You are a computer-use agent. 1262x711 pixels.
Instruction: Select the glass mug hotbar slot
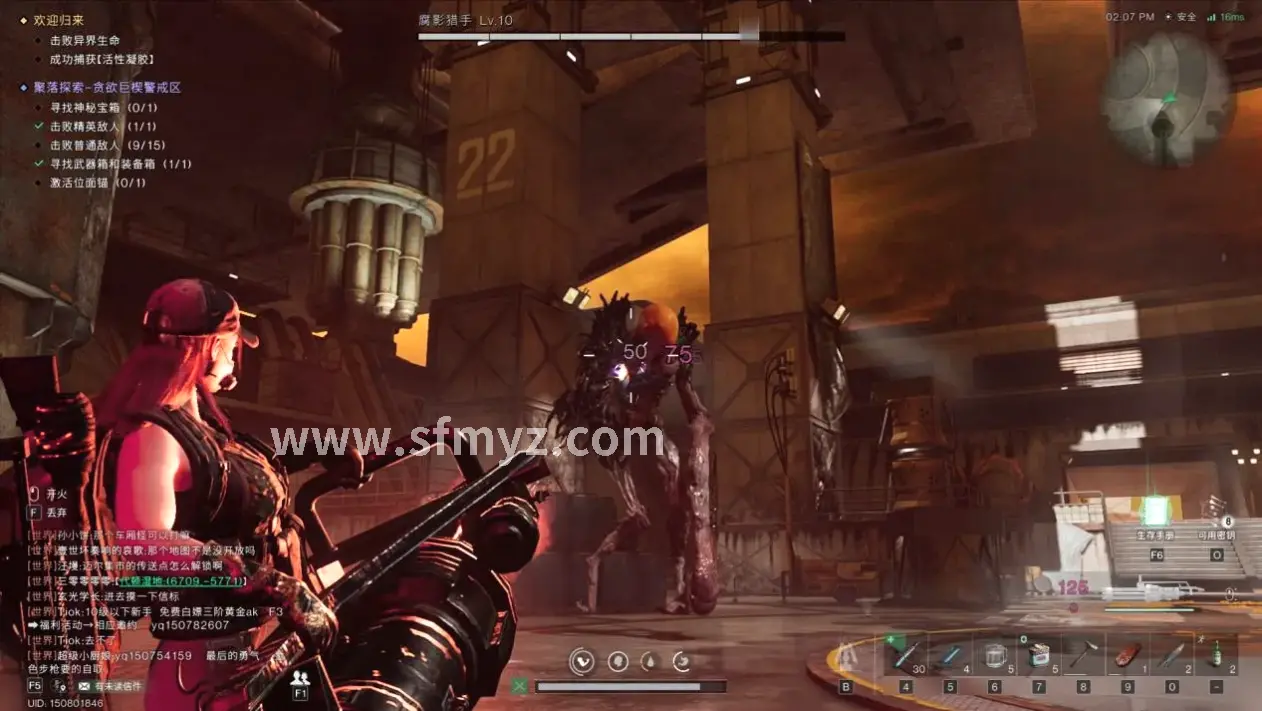(x=994, y=655)
